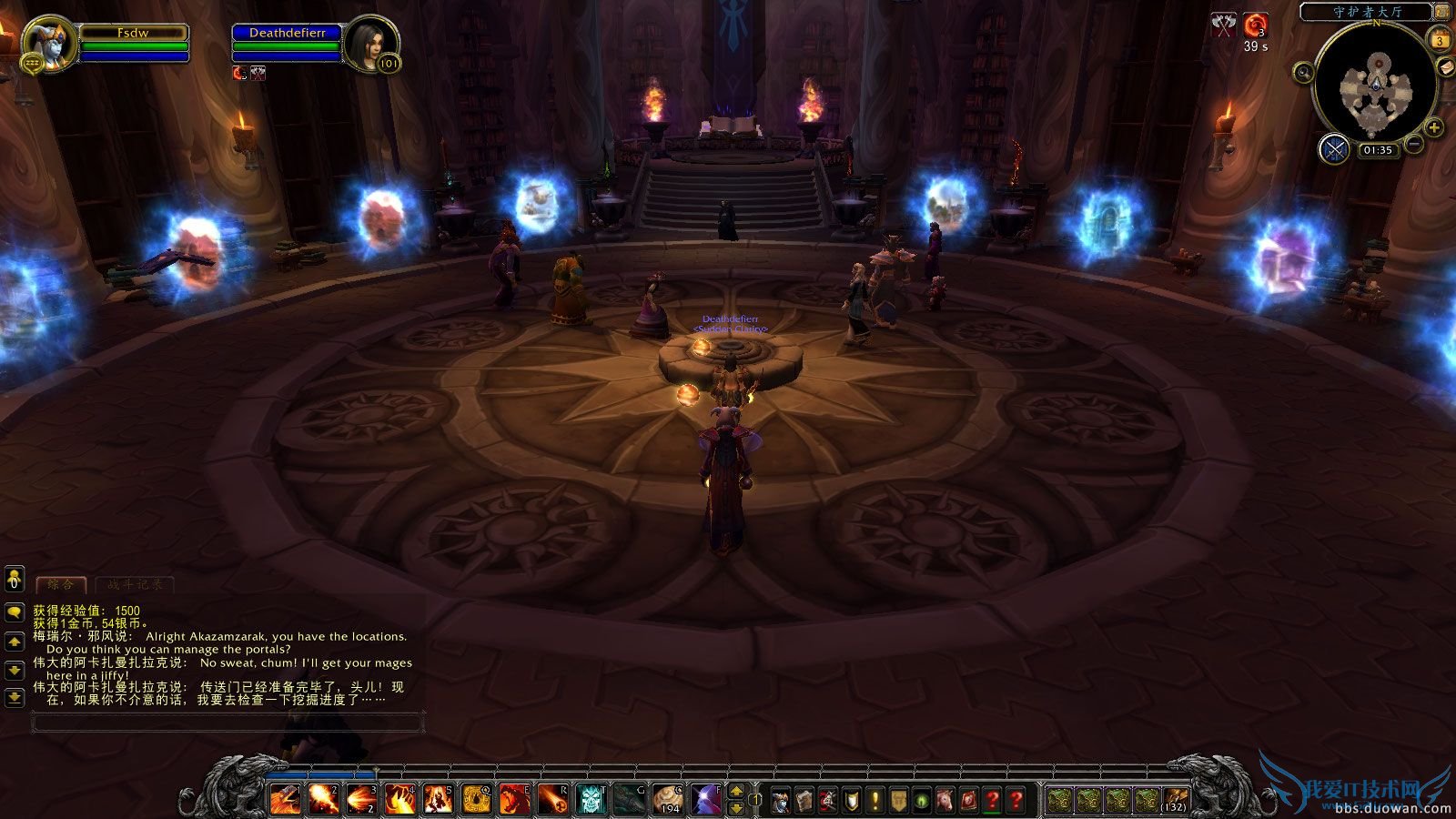Open the calendar from the minimap
Image resolution: width=1456 pixels, height=819 pixels.
click(1441, 38)
